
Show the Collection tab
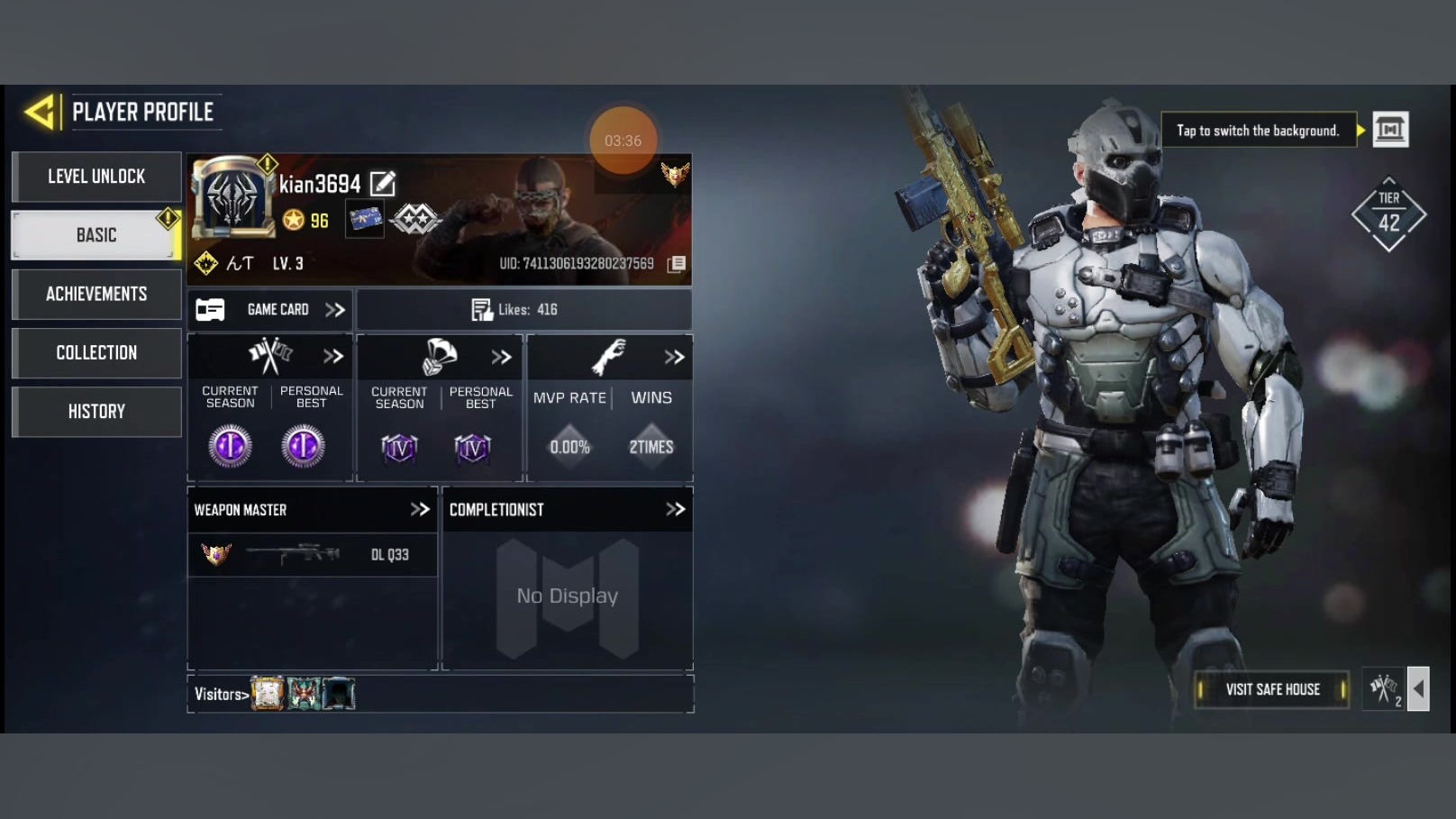(96, 352)
